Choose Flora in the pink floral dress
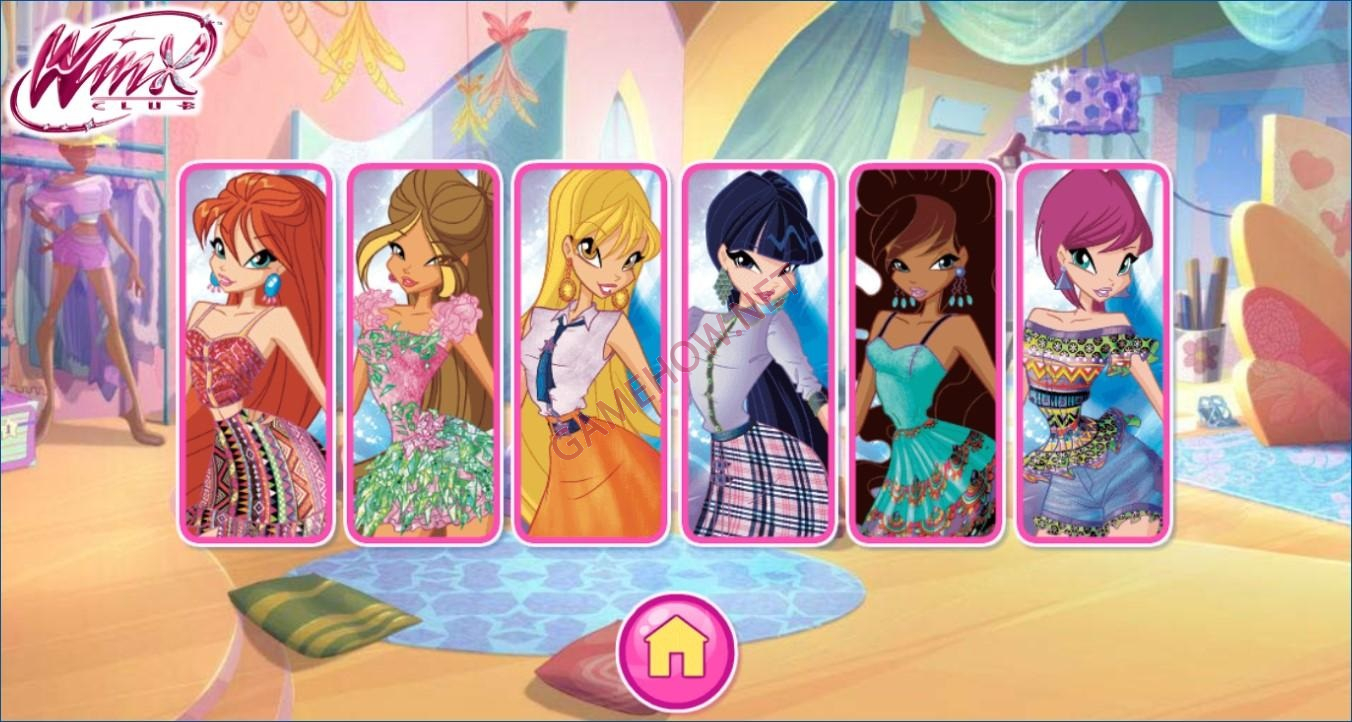 [x=423, y=353]
